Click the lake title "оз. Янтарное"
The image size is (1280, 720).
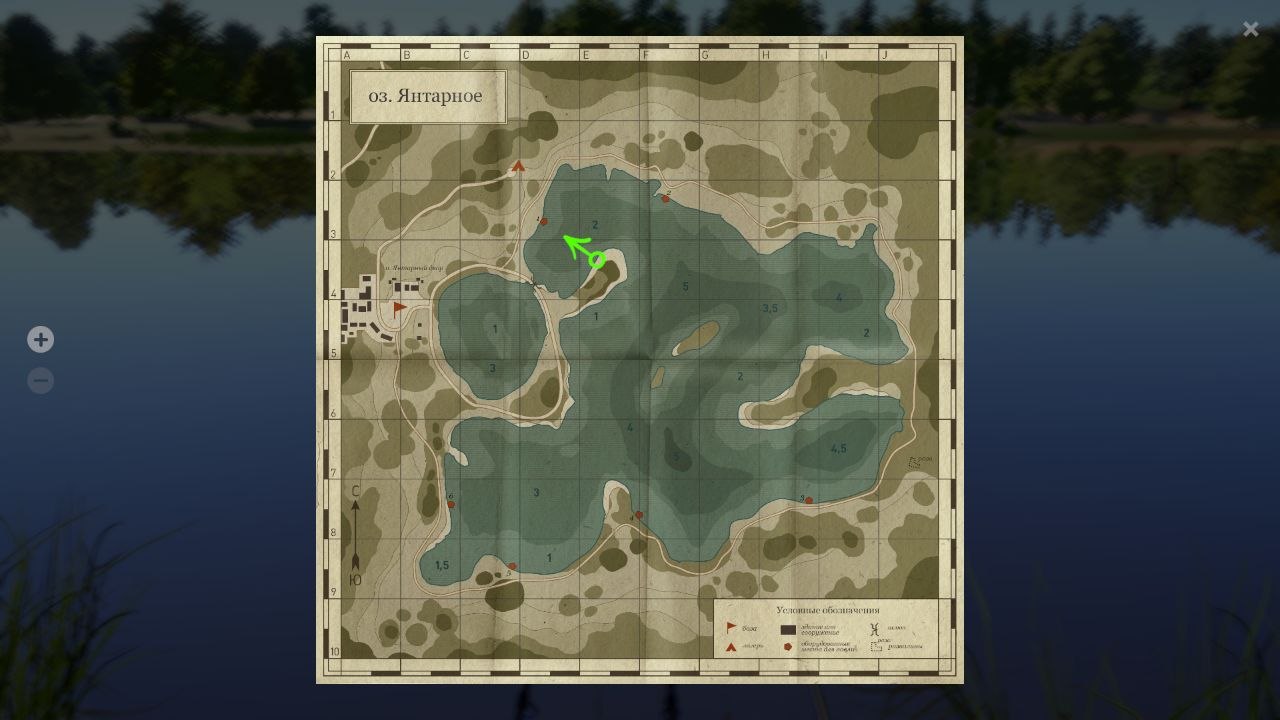(428, 96)
